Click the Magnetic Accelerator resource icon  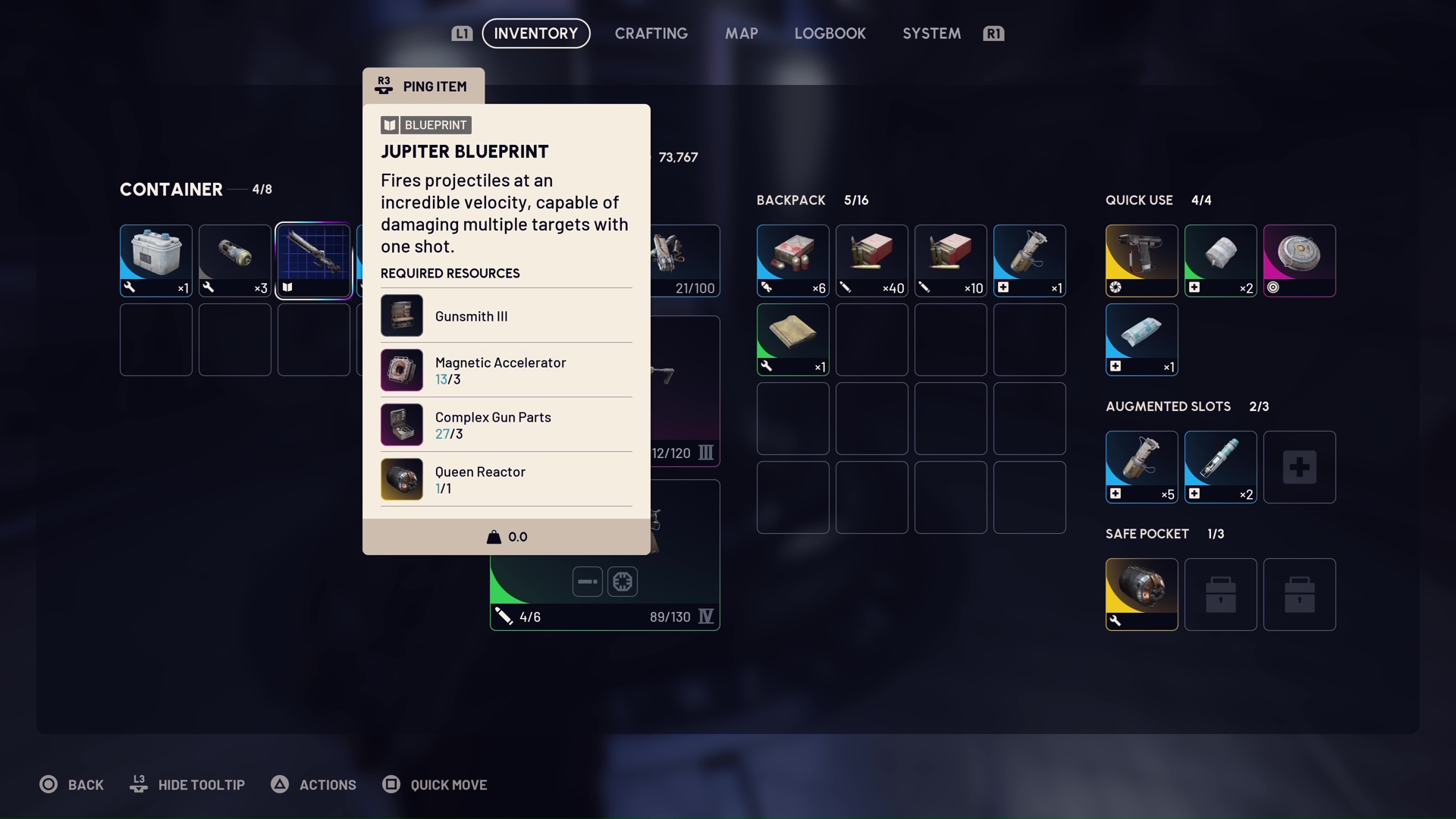pos(402,370)
